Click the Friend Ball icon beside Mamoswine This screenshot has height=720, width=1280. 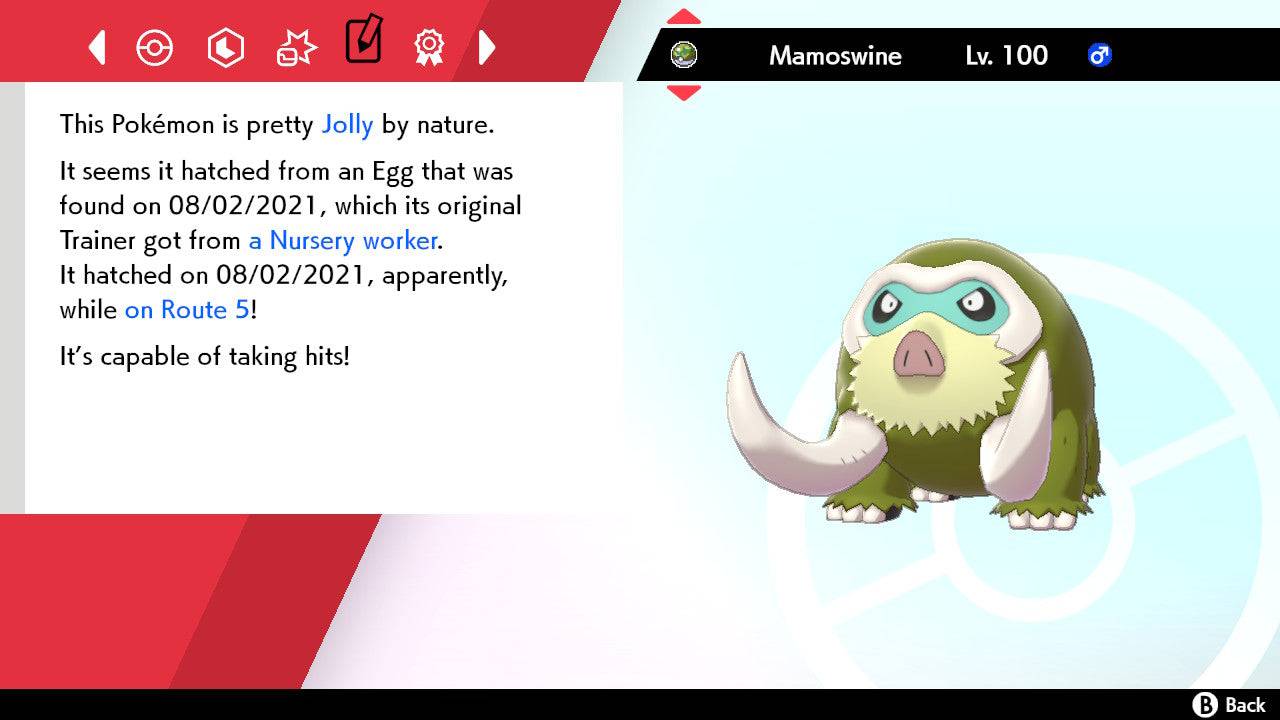683,56
